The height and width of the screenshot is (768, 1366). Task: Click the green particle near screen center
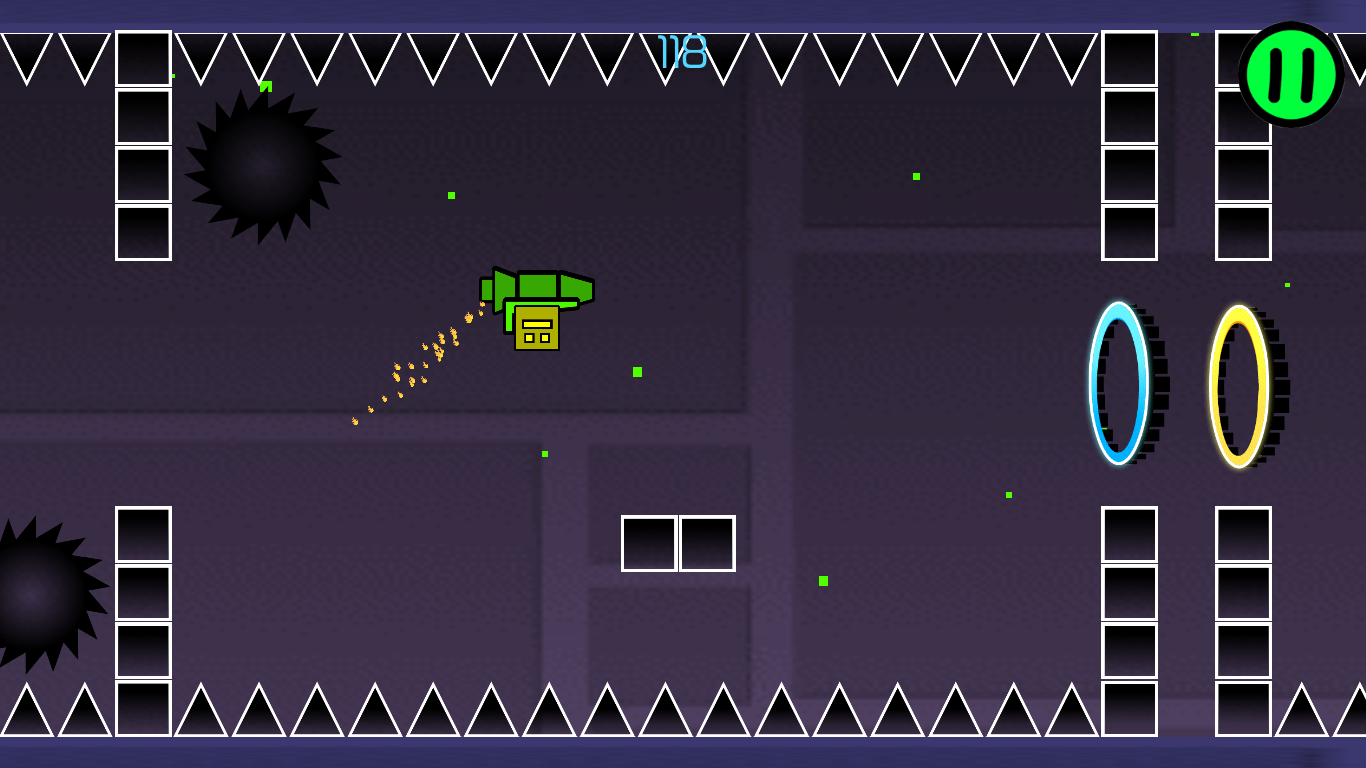click(636, 370)
